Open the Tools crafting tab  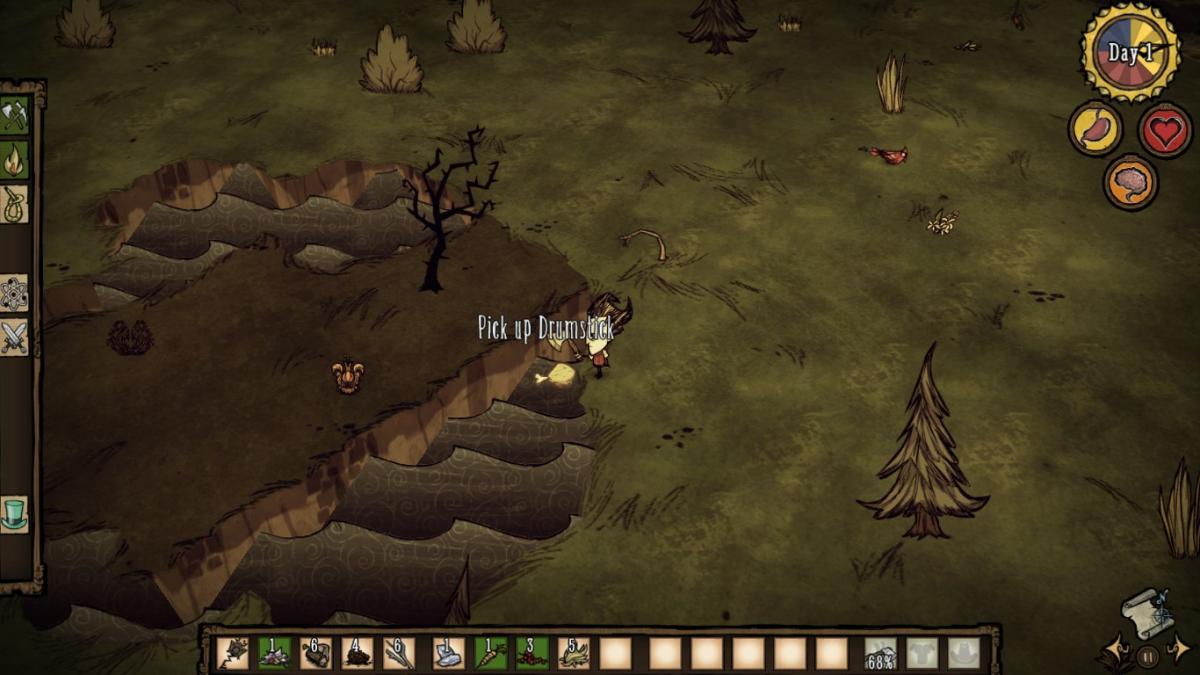pos(14,113)
